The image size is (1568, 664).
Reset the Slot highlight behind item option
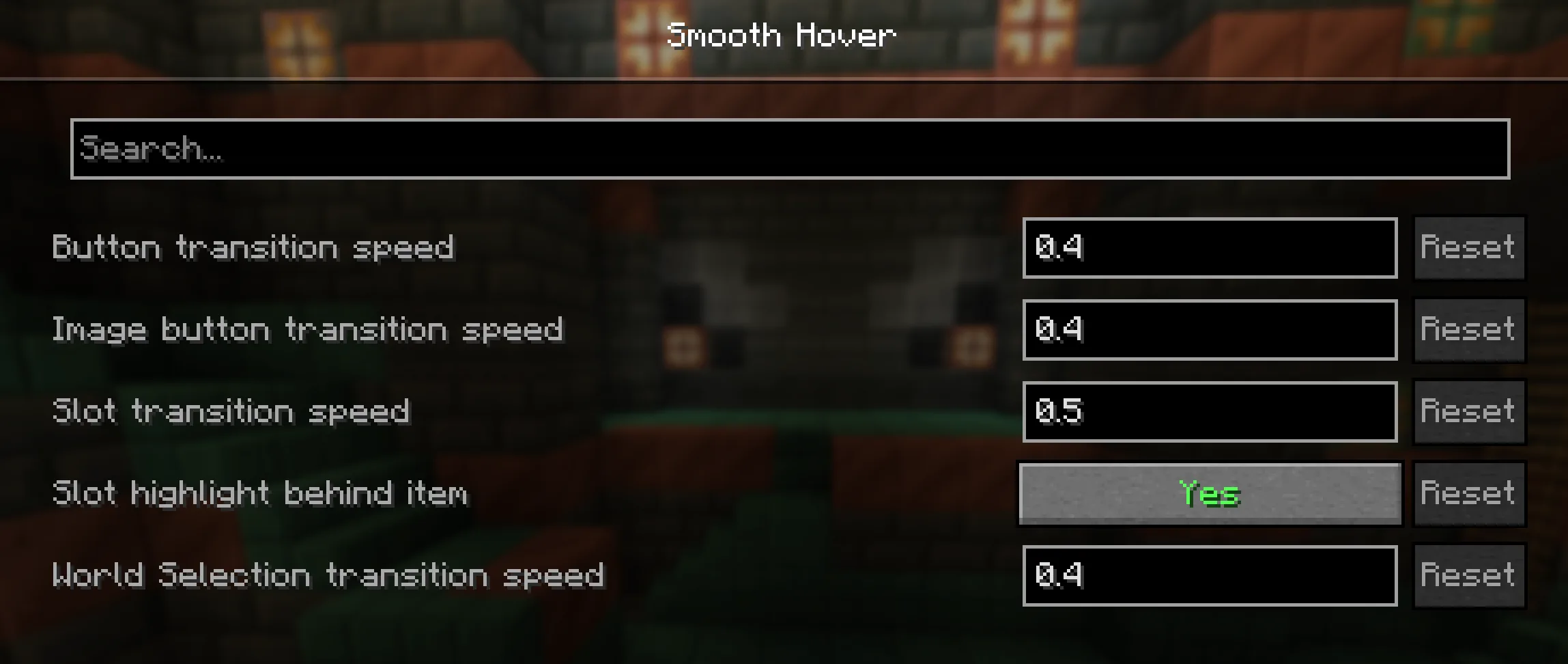(1468, 493)
